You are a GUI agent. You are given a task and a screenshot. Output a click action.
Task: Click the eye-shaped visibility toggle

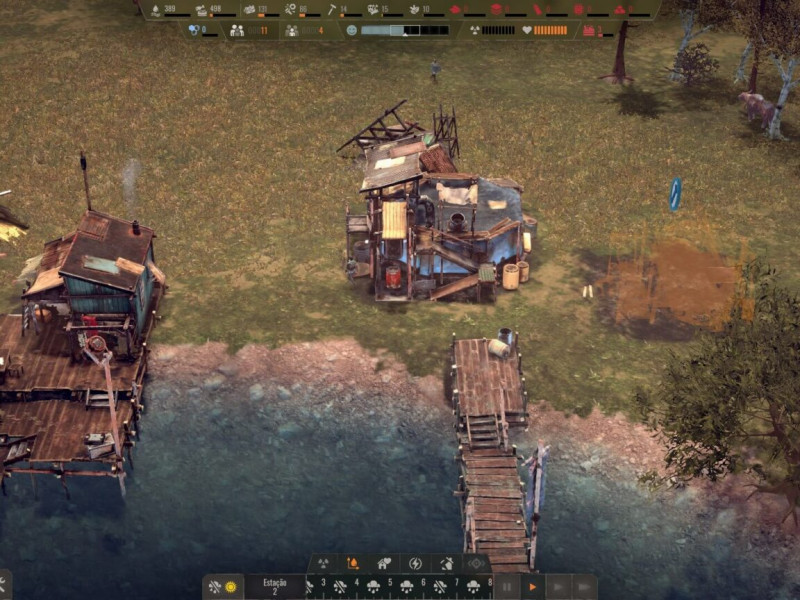point(476,564)
